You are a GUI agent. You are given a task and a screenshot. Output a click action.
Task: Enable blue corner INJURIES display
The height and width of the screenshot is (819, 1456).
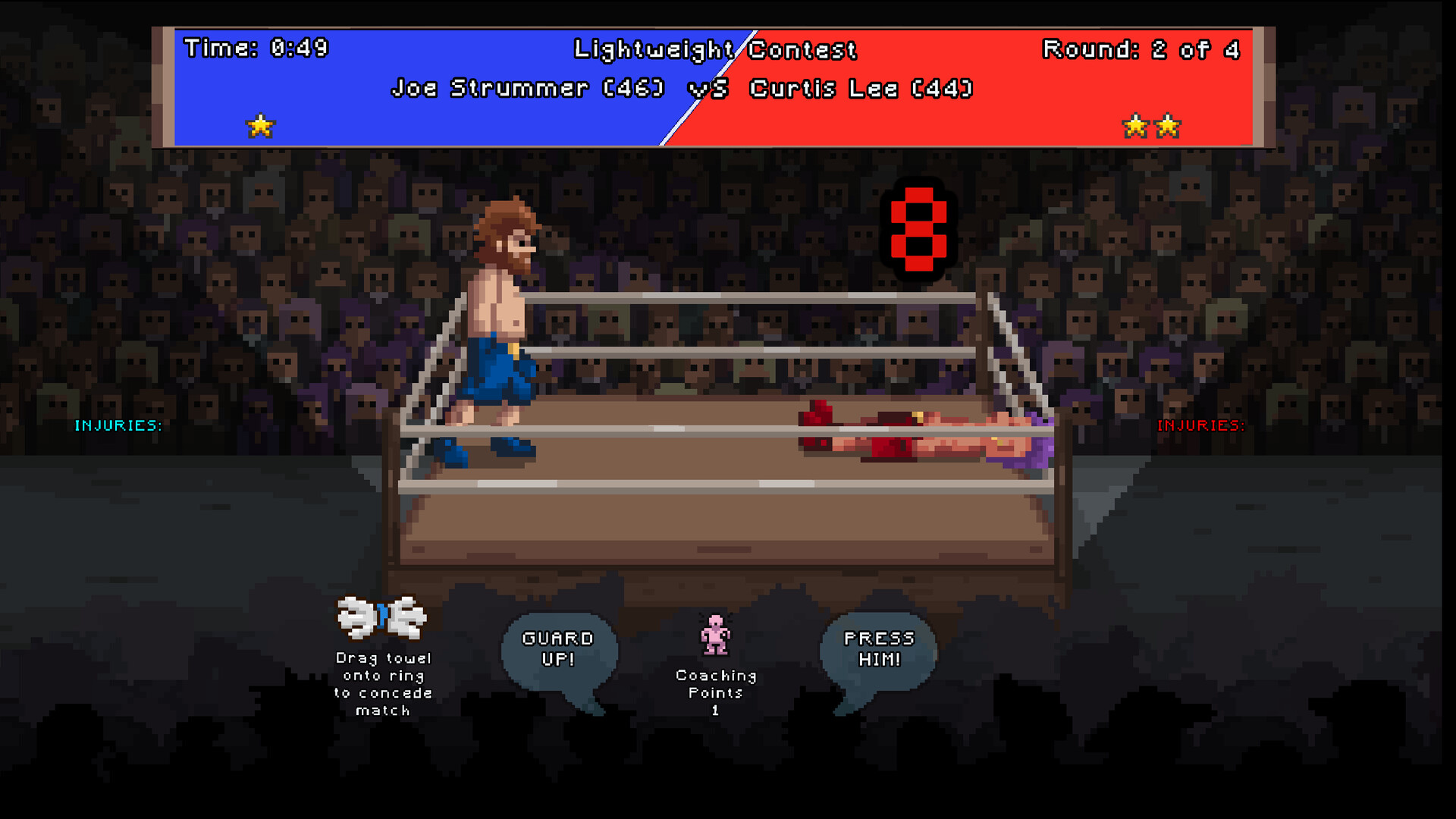pyautogui.click(x=119, y=425)
